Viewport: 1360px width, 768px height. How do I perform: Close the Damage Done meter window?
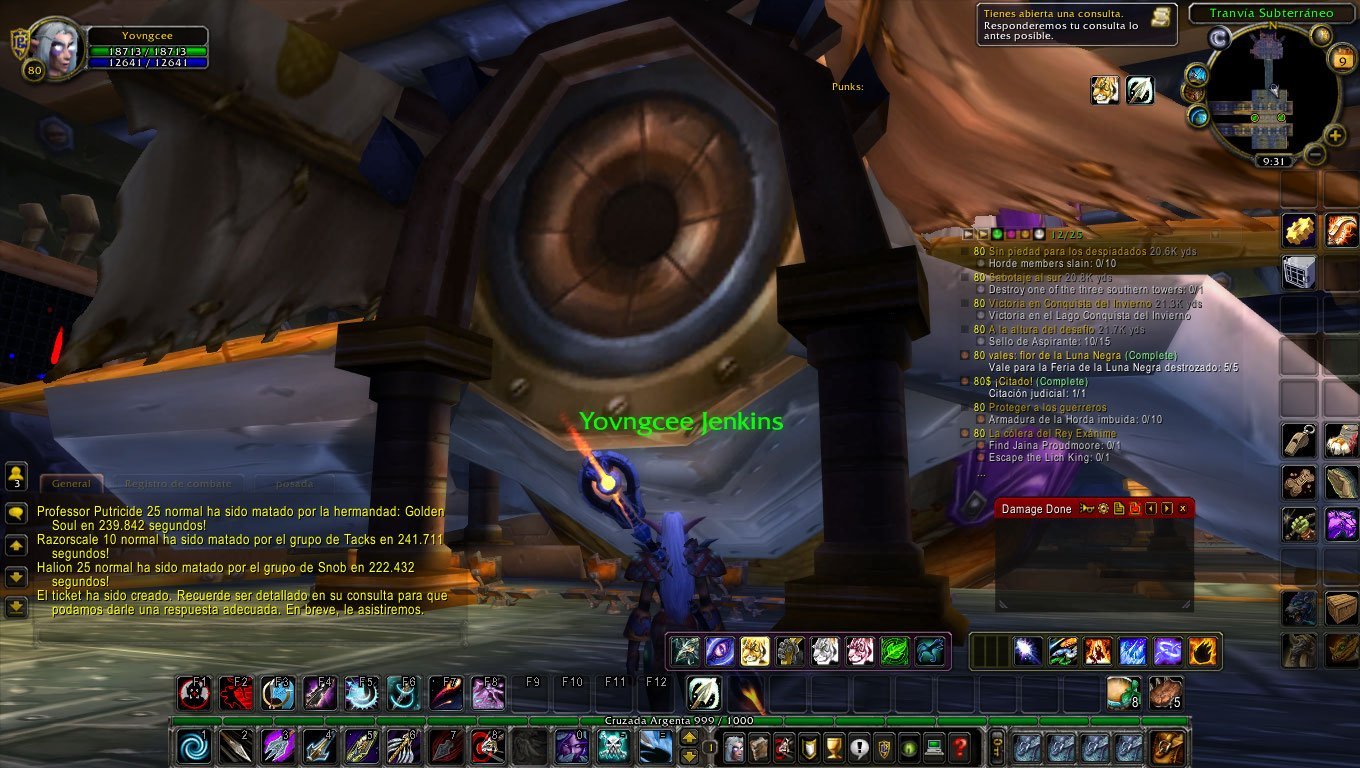(1183, 509)
